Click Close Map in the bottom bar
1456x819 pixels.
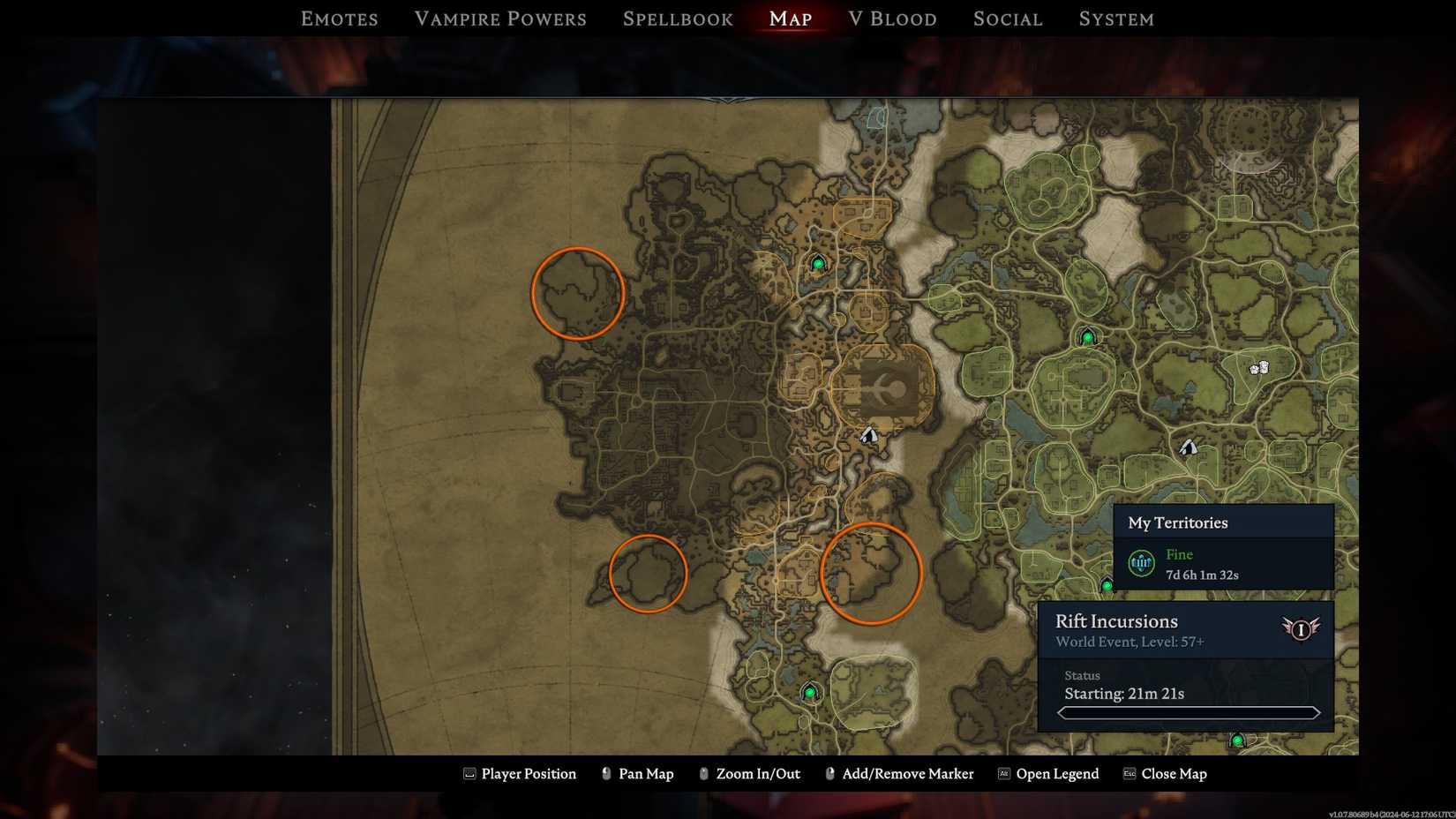1175,774
